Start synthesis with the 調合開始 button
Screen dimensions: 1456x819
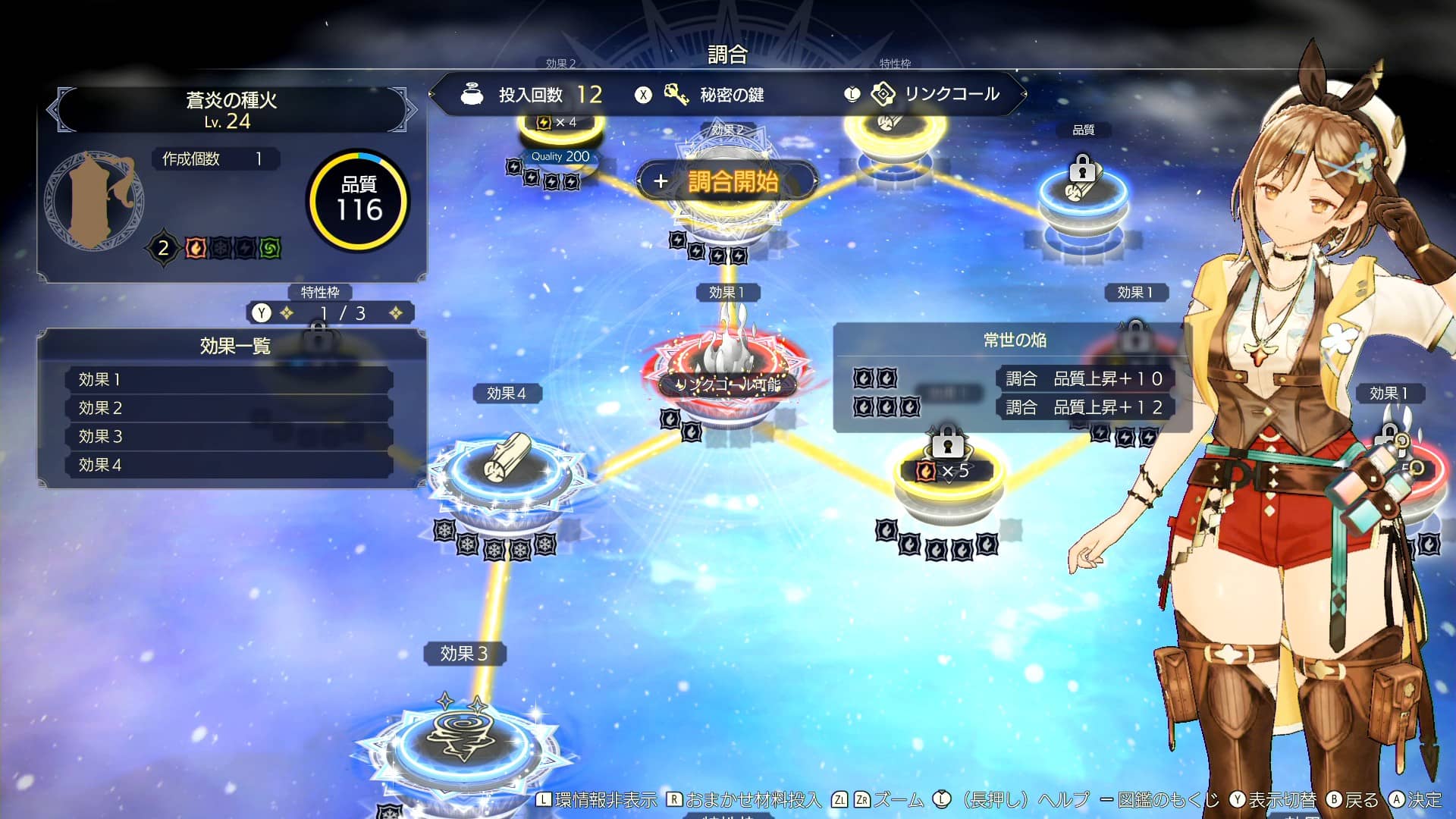click(728, 181)
